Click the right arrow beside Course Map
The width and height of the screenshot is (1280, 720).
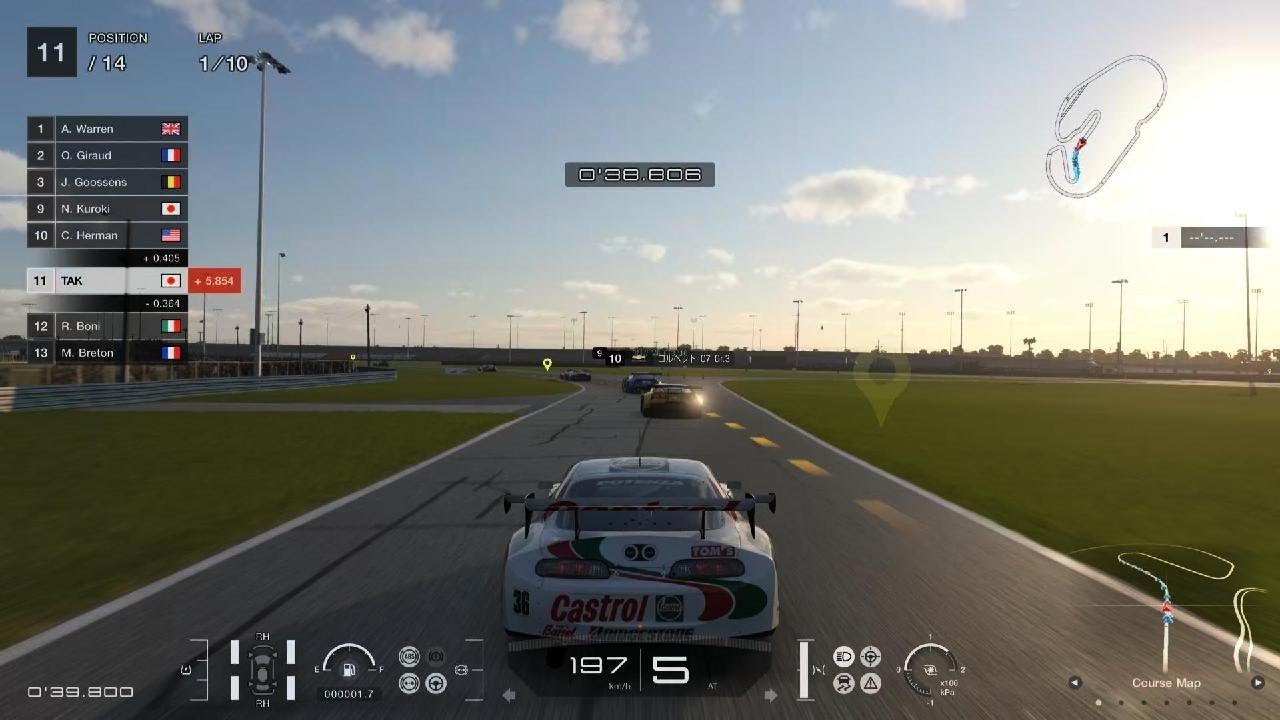tap(1258, 683)
